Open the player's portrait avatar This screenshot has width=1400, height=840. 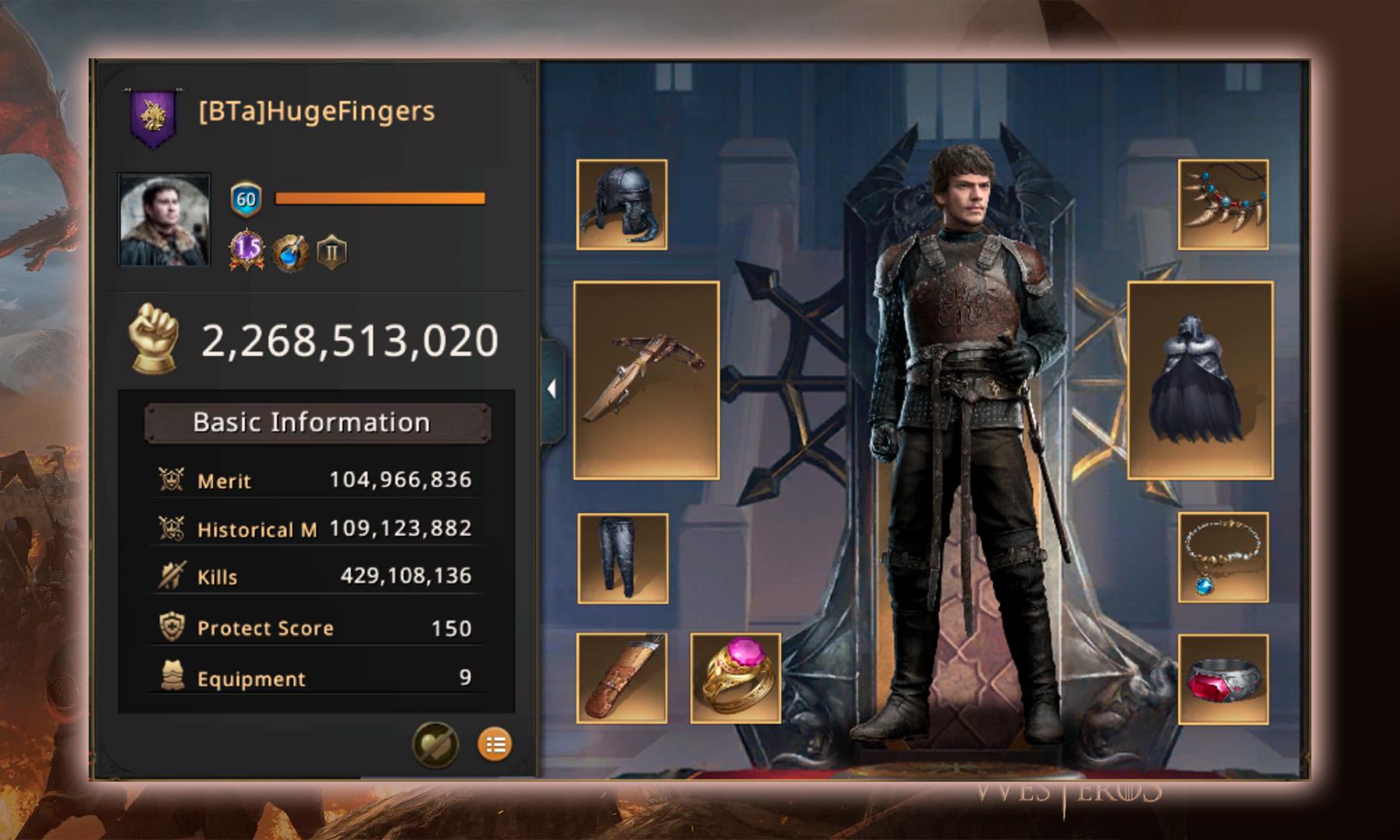(164, 219)
